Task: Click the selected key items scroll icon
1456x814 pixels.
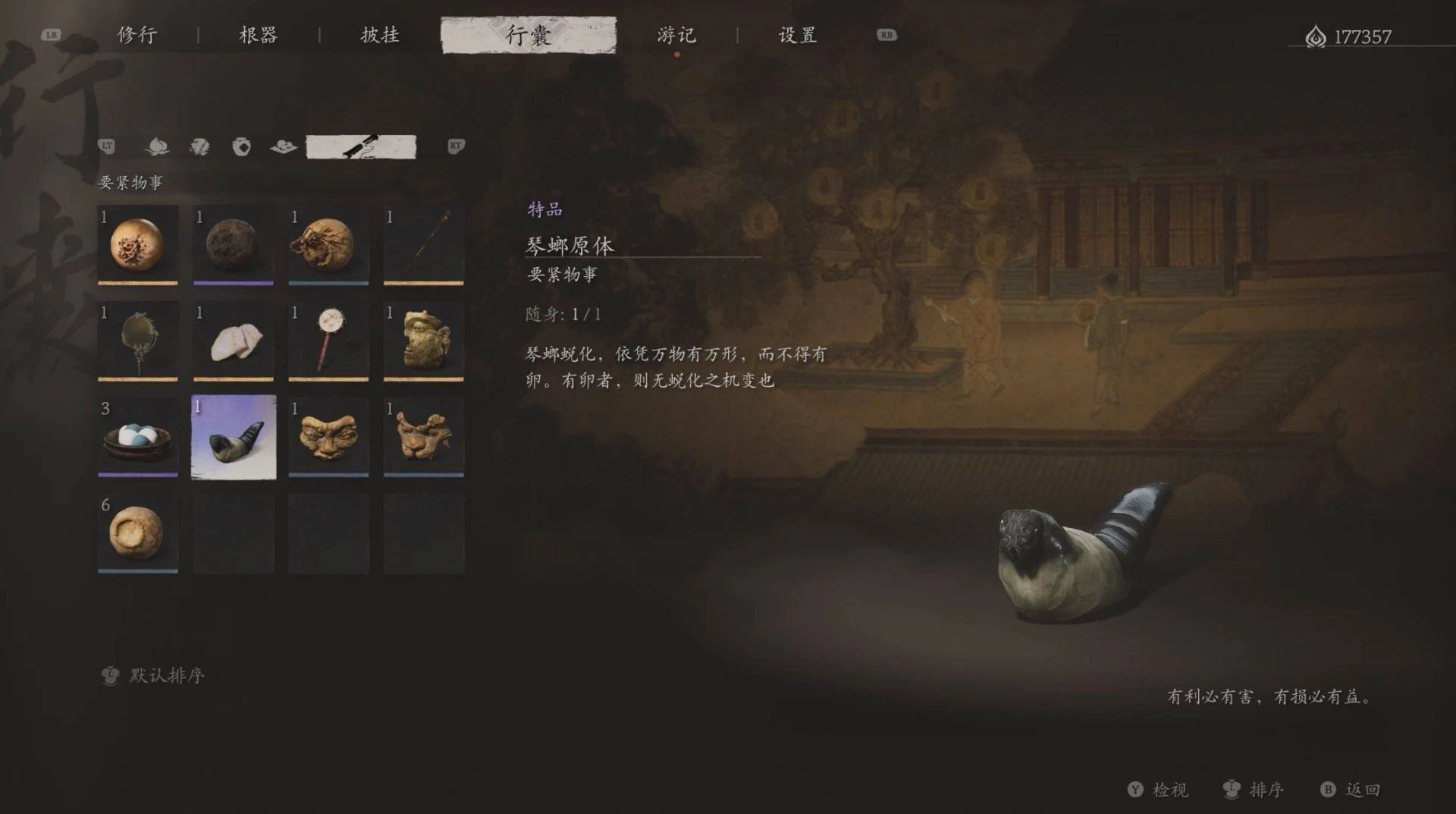Action: pos(362,146)
